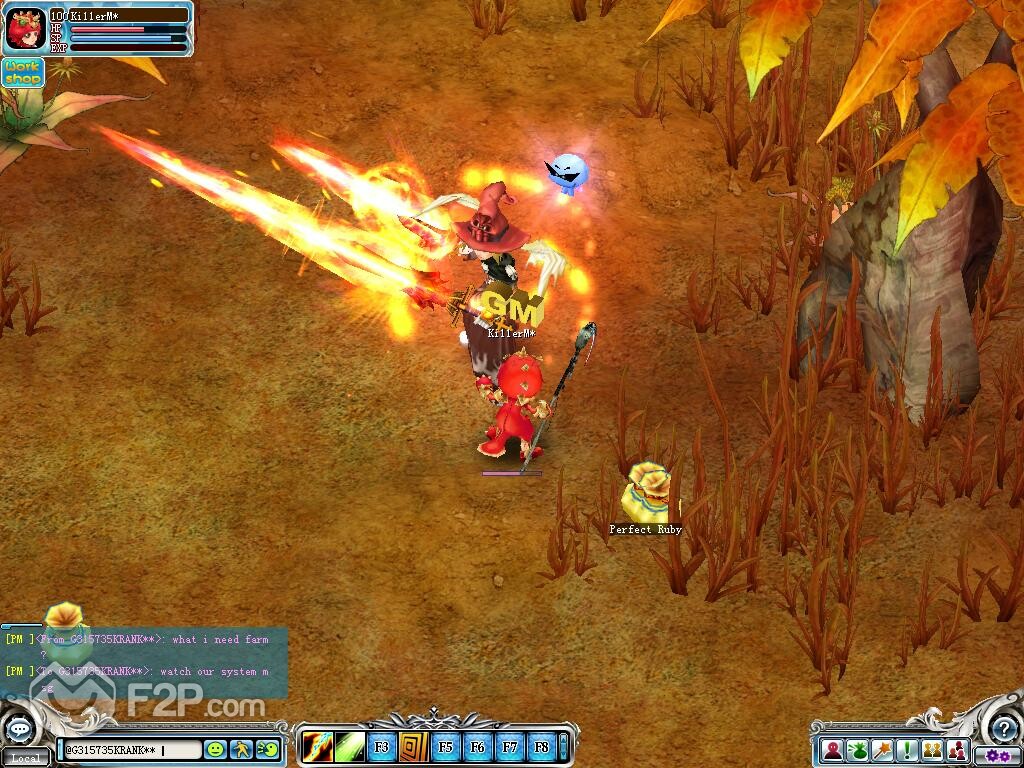Open the Workshop button
The image size is (1024, 768).
[22, 72]
